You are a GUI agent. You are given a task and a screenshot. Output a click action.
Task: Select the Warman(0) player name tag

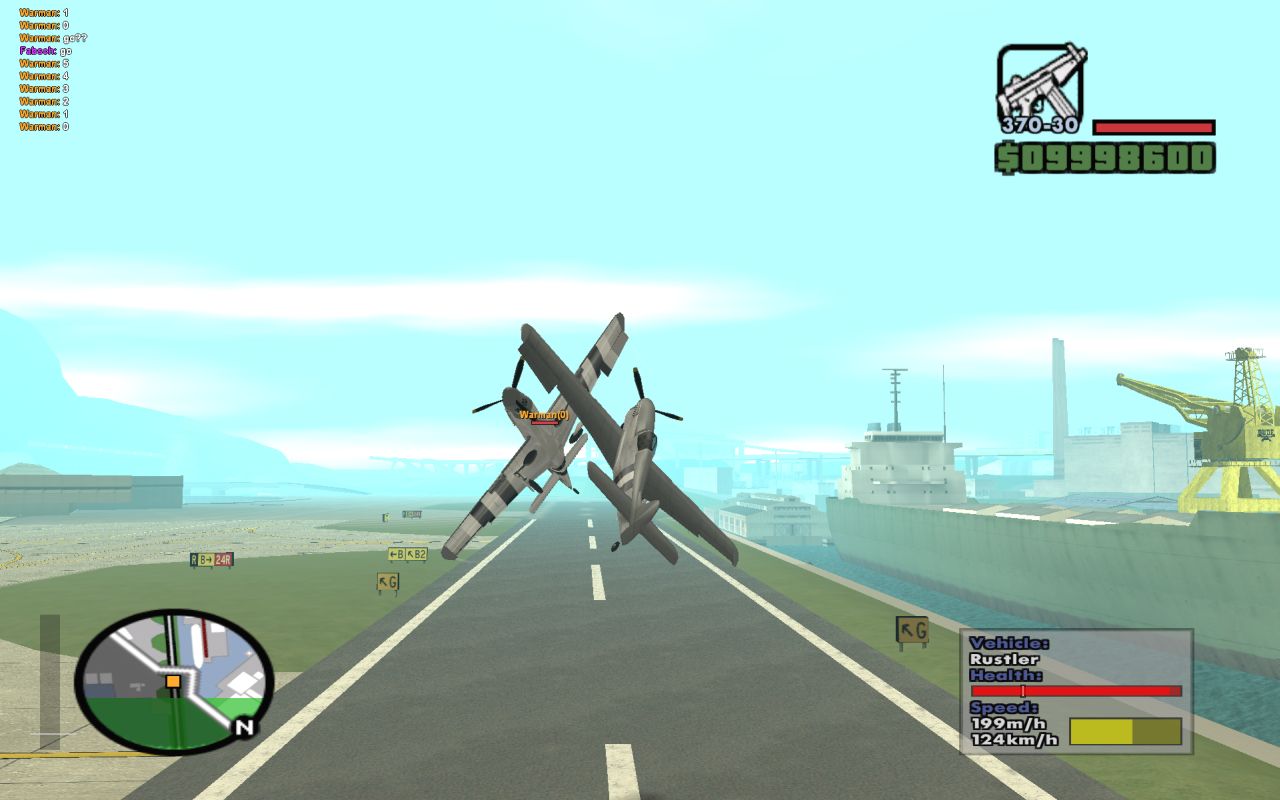543,414
